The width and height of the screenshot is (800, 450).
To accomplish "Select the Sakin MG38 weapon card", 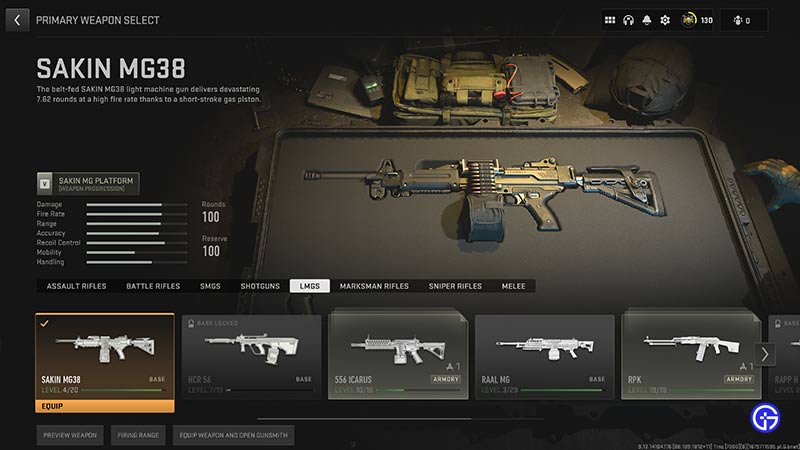I will (x=105, y=356).
